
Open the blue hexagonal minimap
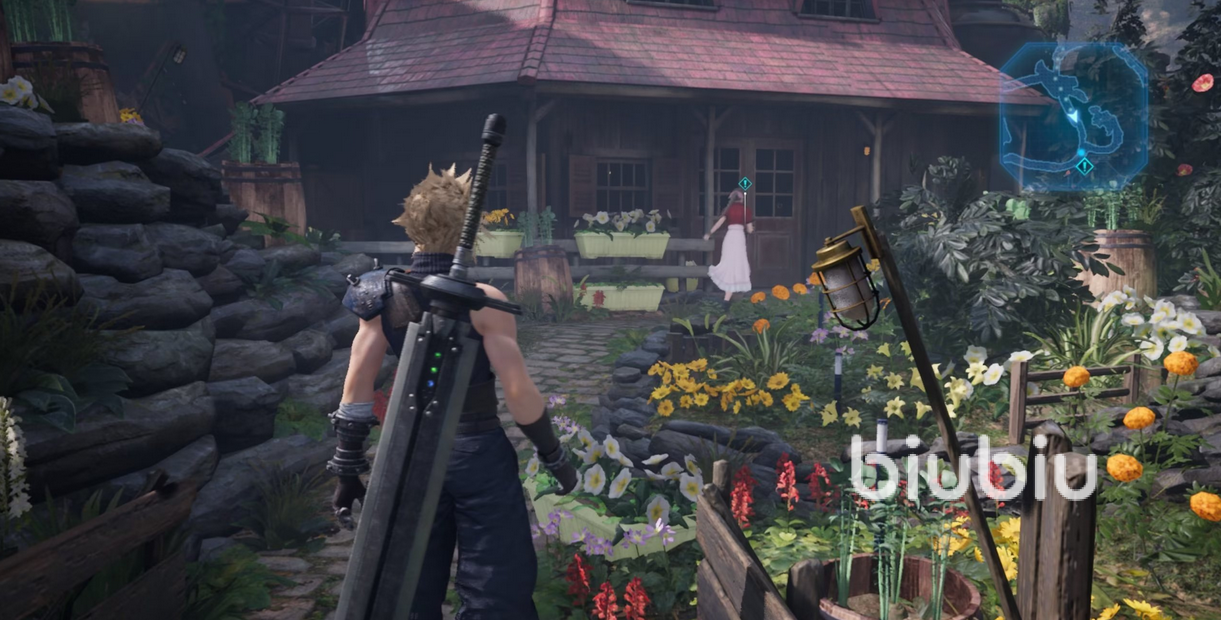click(1073, 116)
